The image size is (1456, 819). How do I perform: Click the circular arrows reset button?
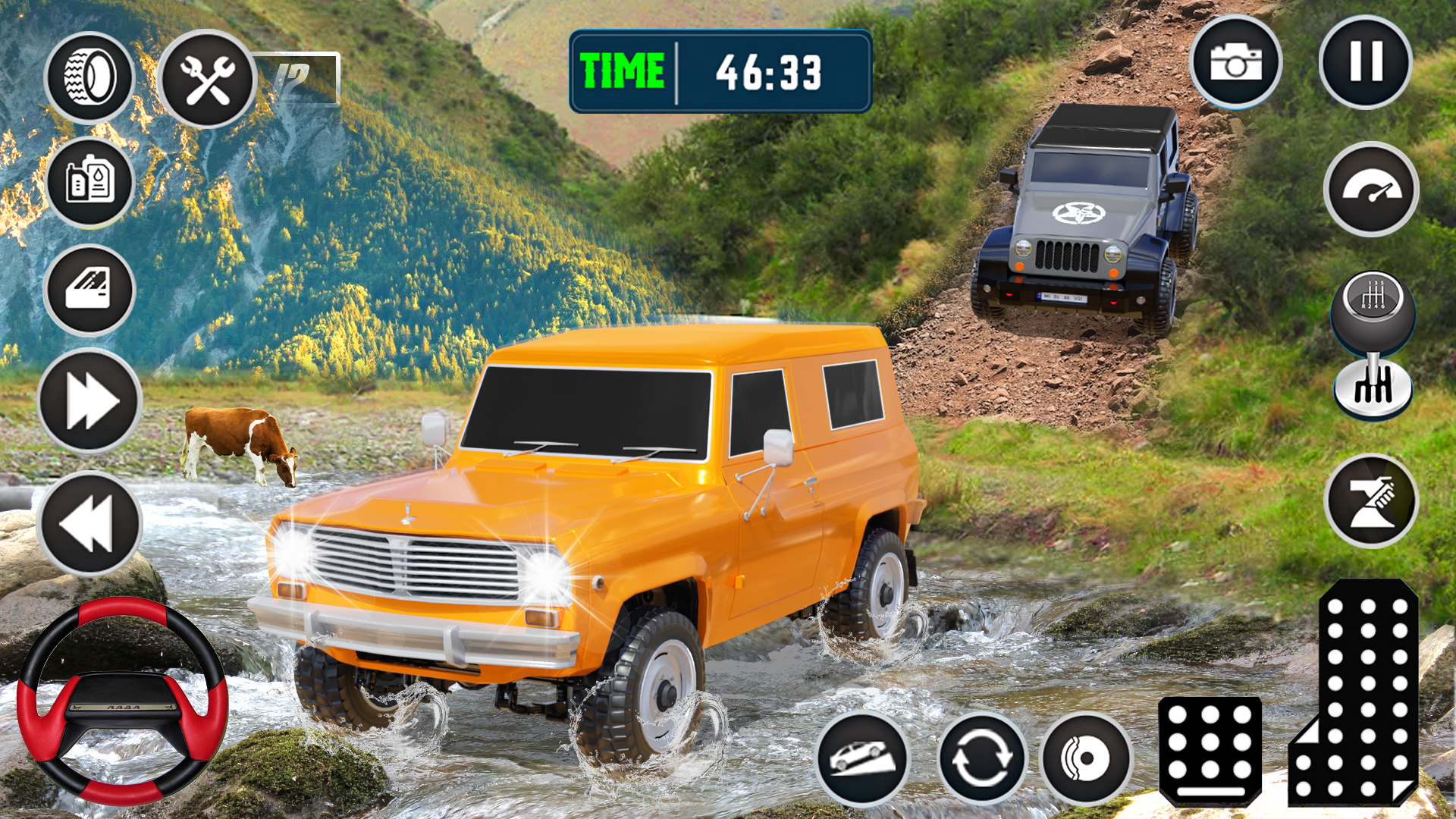pyautogui.click(x=981, y=758)
